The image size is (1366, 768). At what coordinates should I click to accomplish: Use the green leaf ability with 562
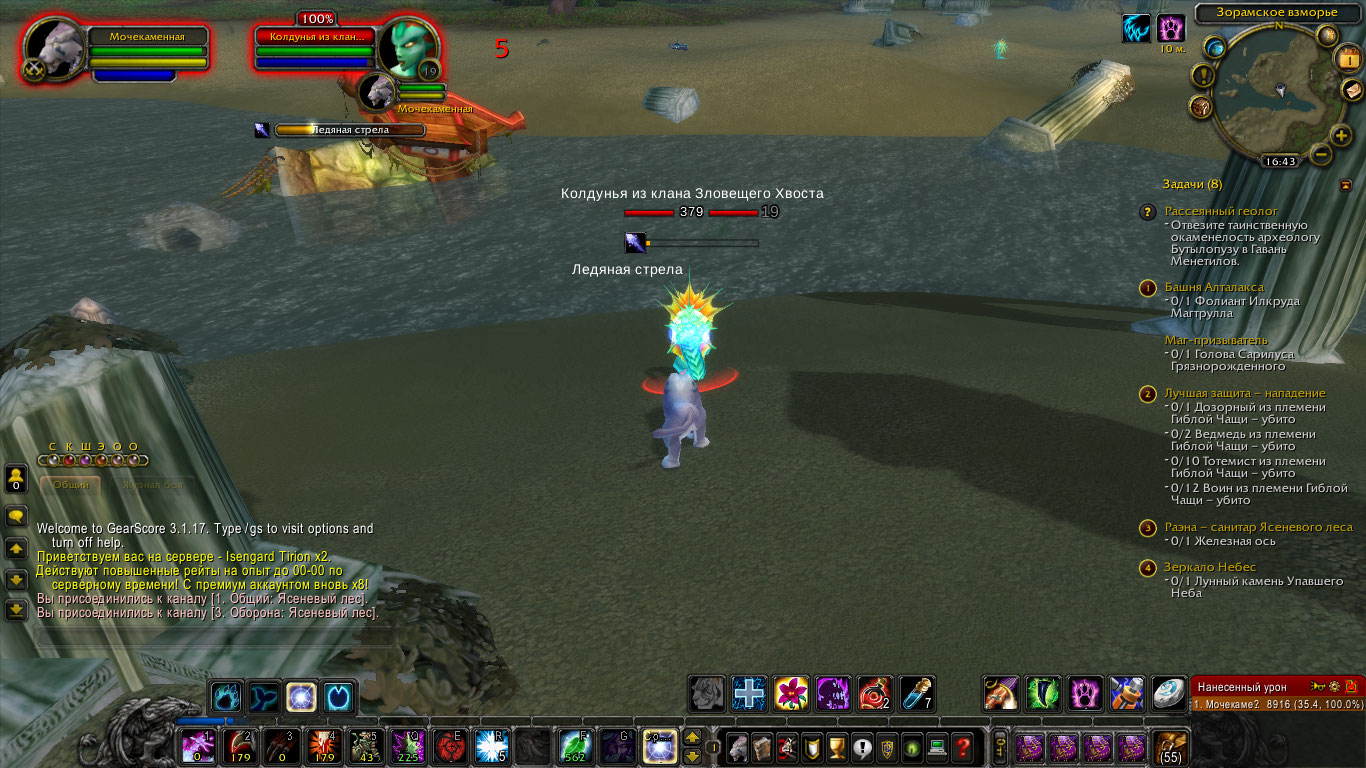coord(574,746)
